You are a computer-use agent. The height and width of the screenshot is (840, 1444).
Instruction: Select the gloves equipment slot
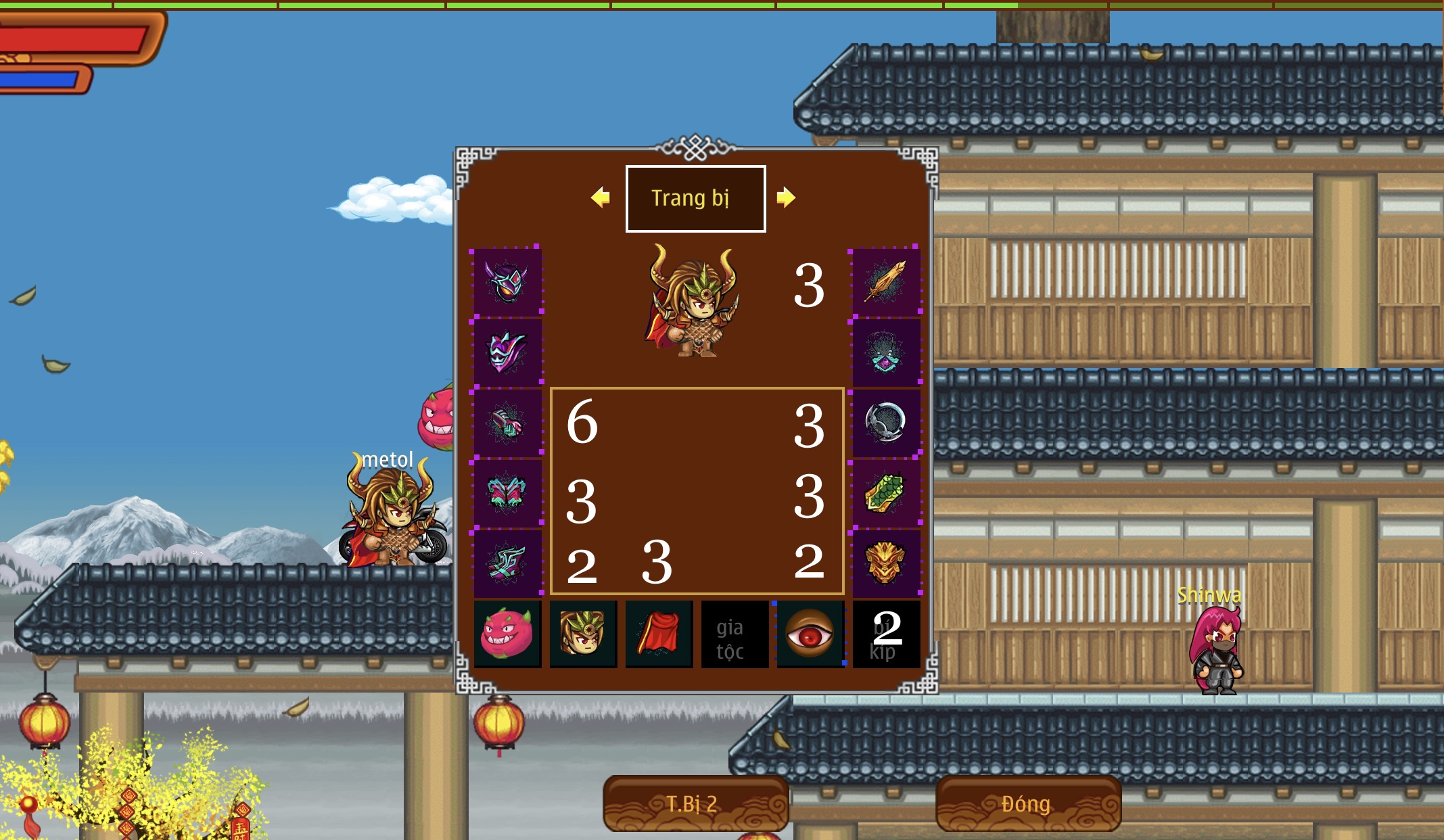tap(507, 423)
